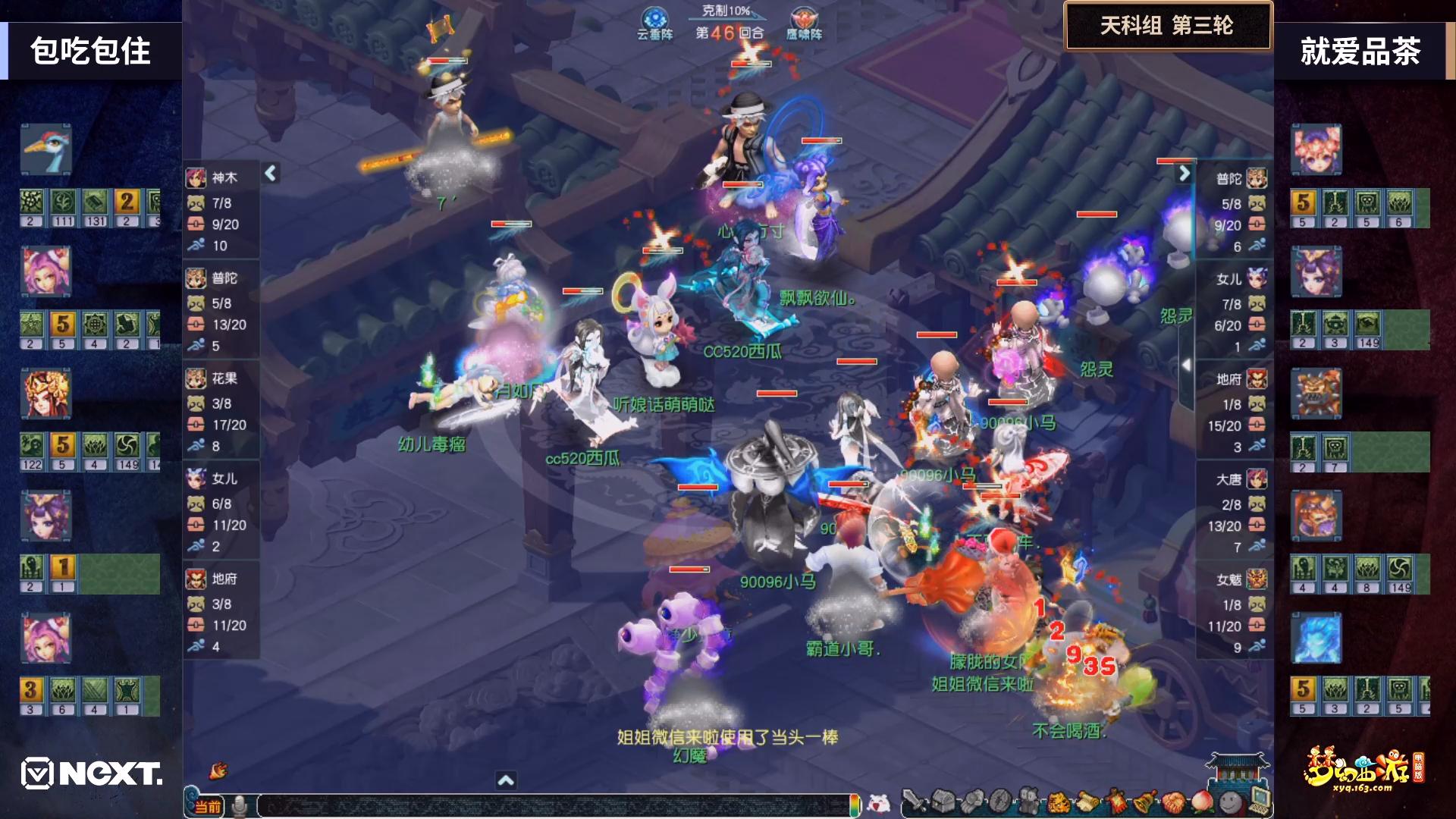Select the 当前 chat channel button

[x=206, y=806]
